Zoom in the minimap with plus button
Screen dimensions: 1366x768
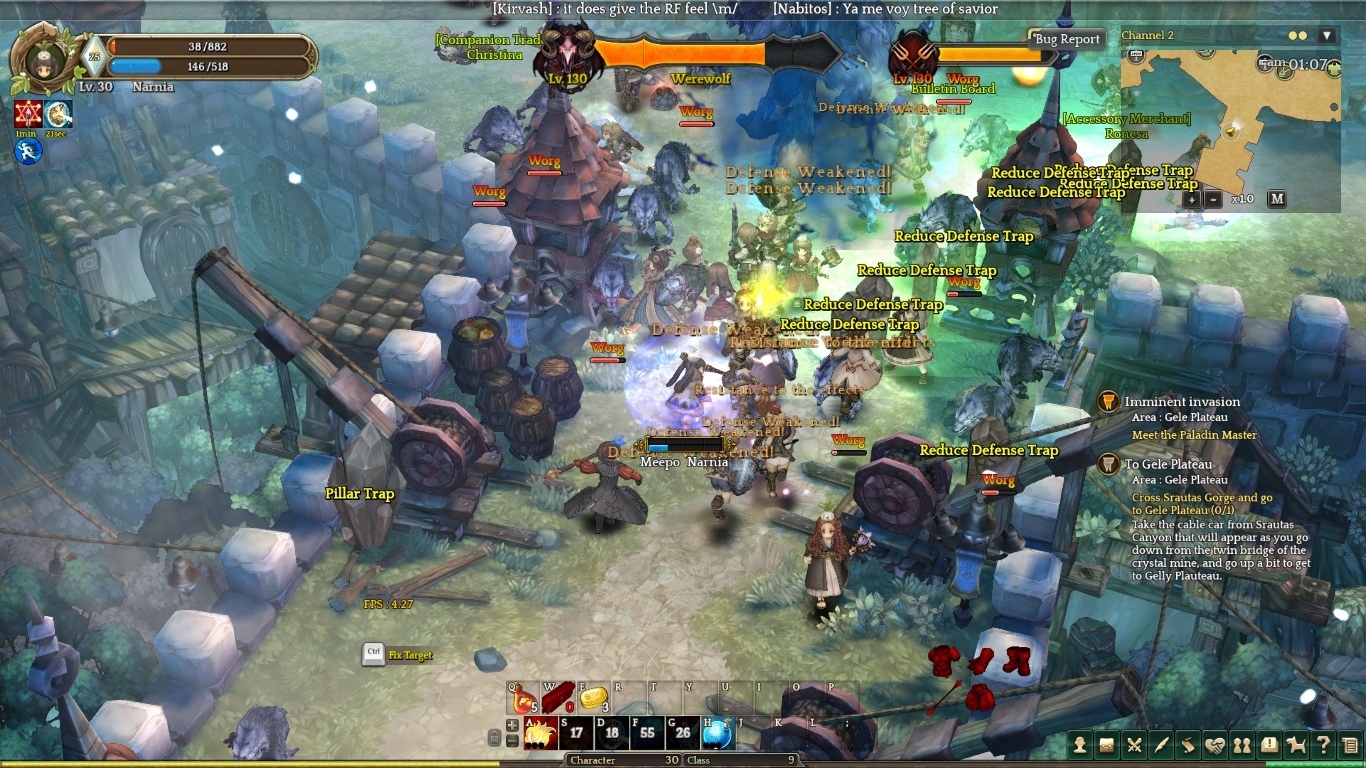(x=1192, y=199)
